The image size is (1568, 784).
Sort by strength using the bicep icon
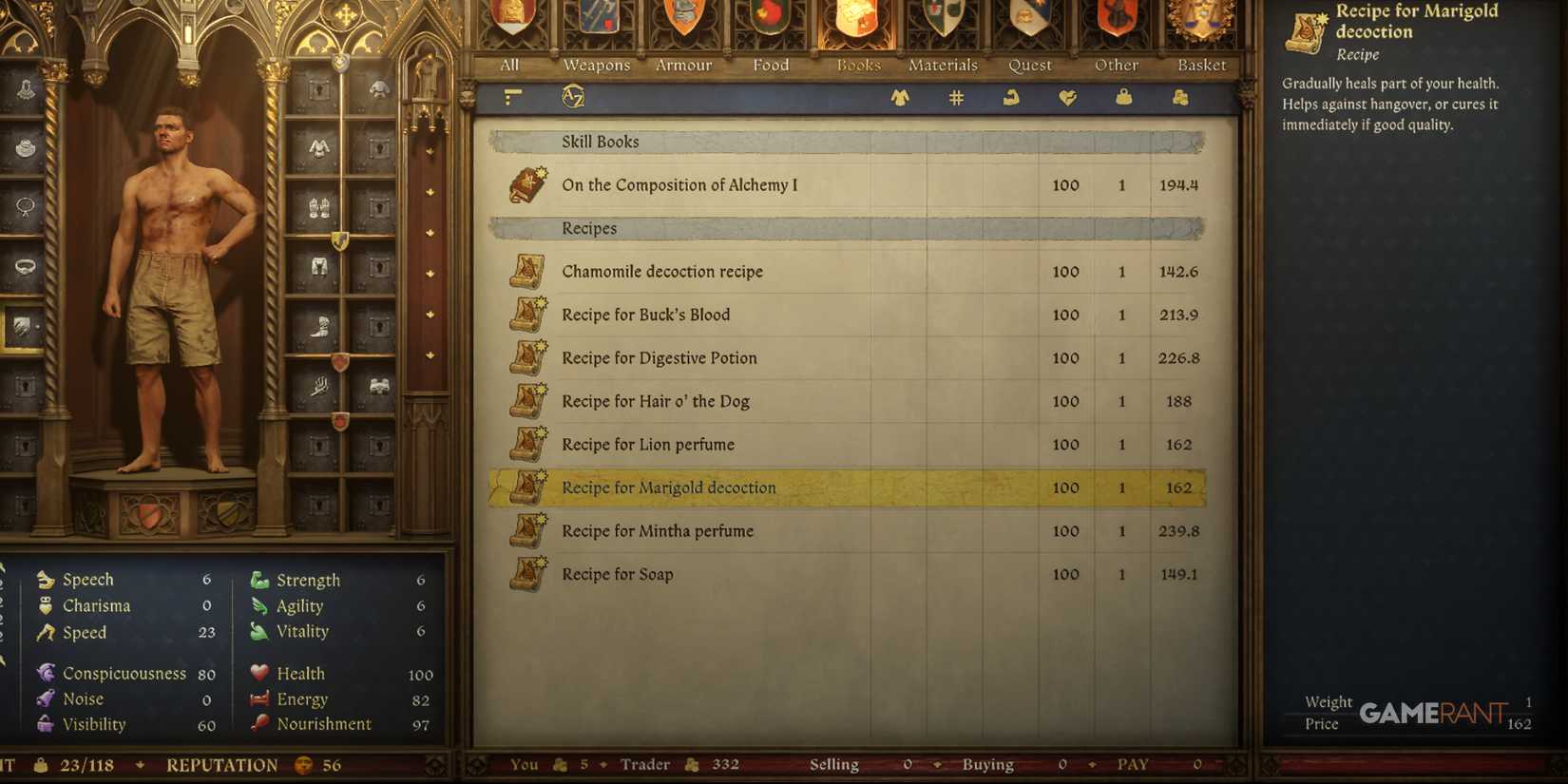(1011, 96)
